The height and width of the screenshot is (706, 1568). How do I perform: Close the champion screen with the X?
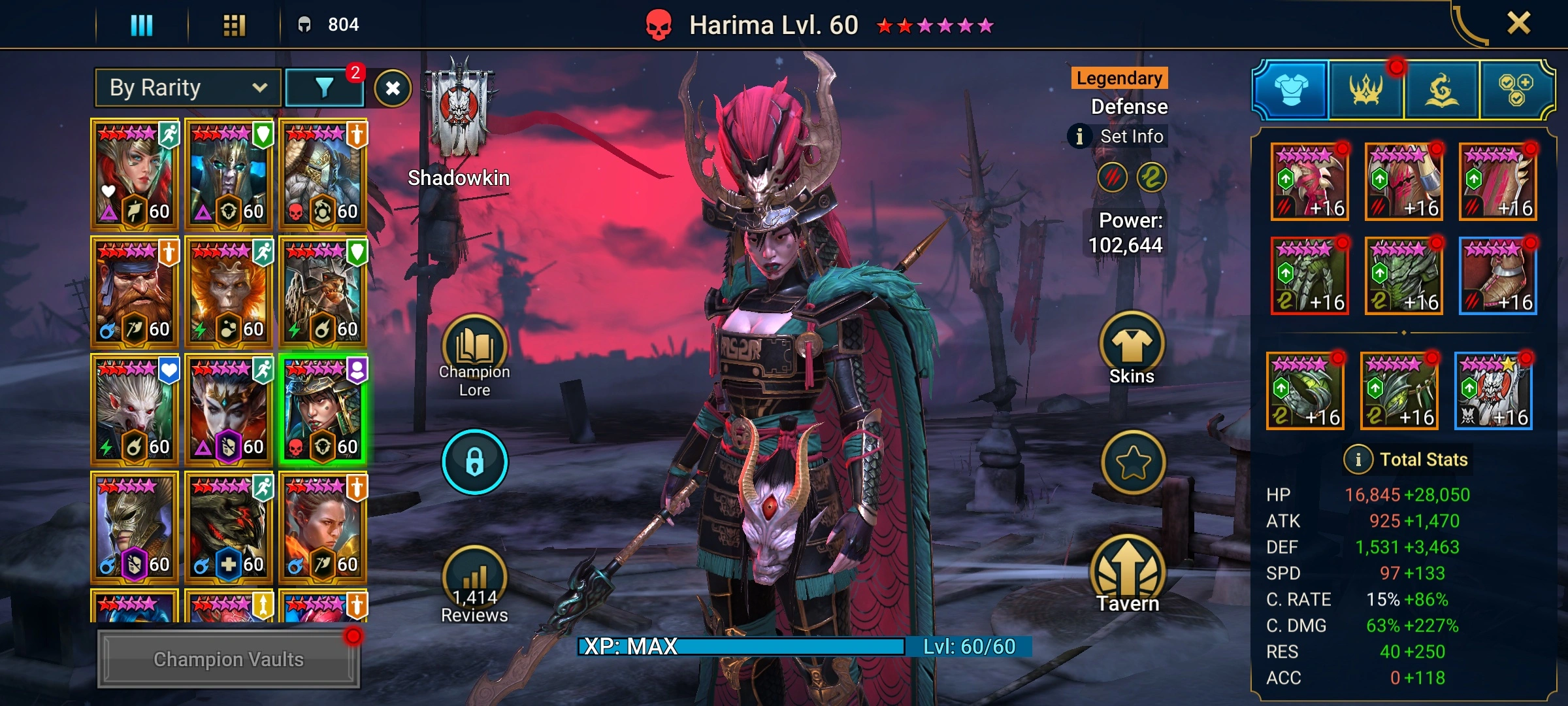point(1518,24)
